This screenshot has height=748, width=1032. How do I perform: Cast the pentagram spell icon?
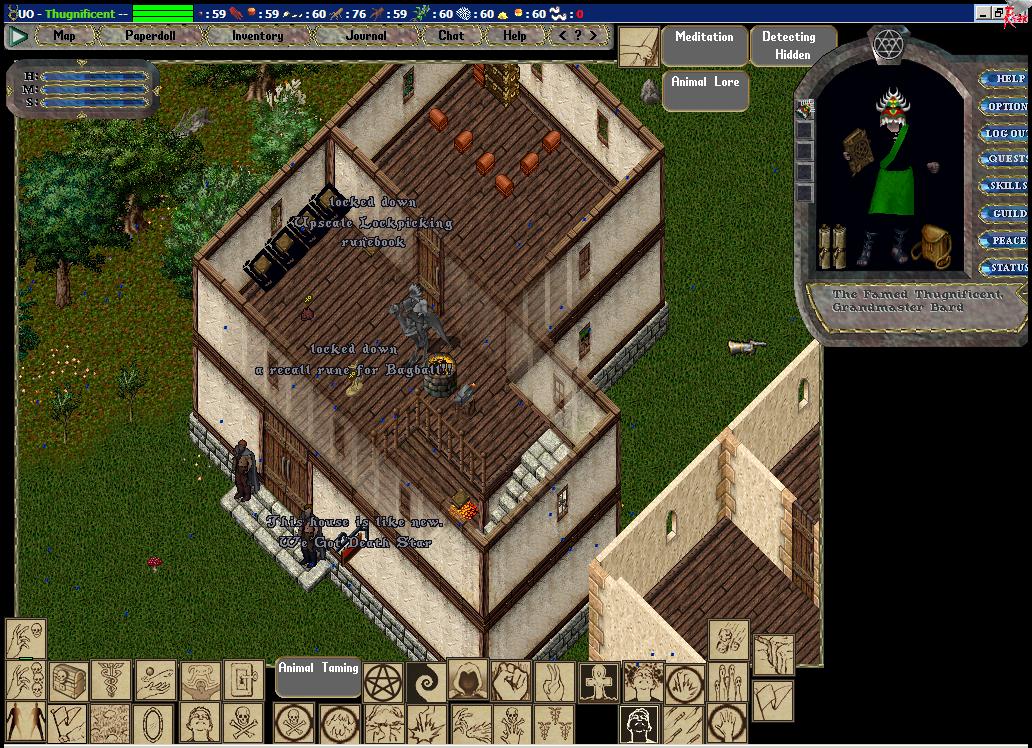383,681
